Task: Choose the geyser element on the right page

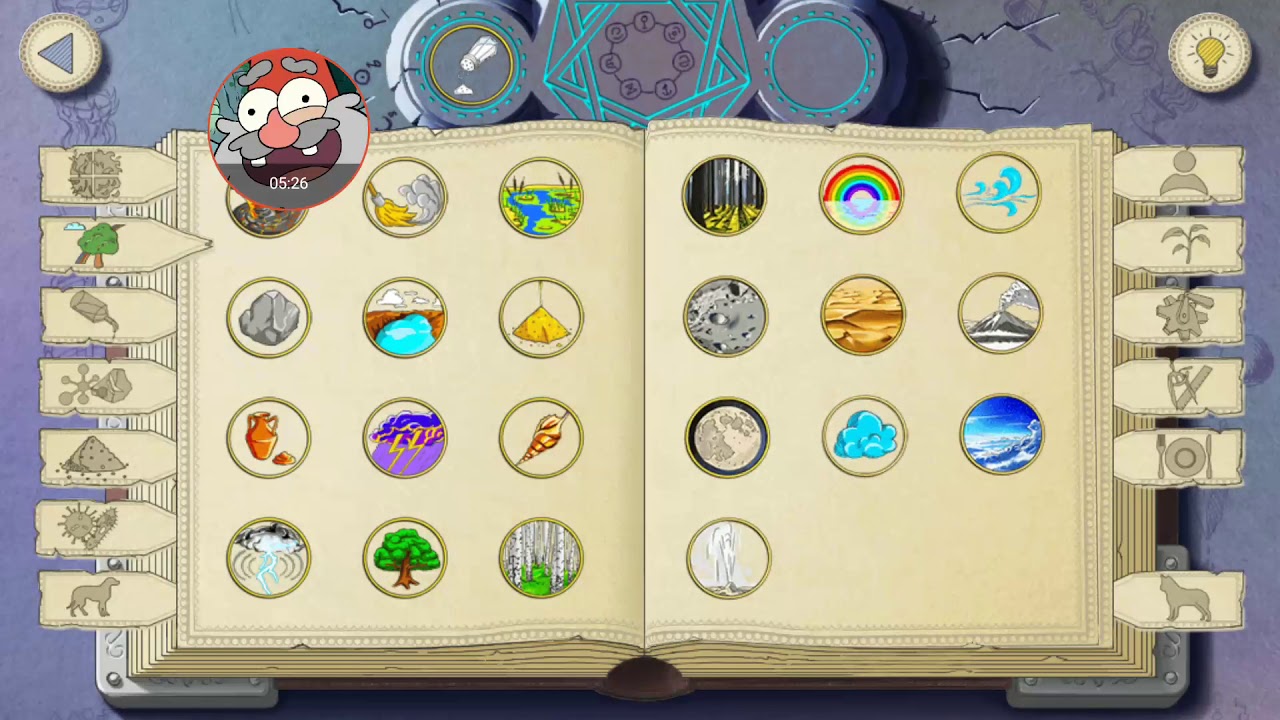Action: click(727, 558)
